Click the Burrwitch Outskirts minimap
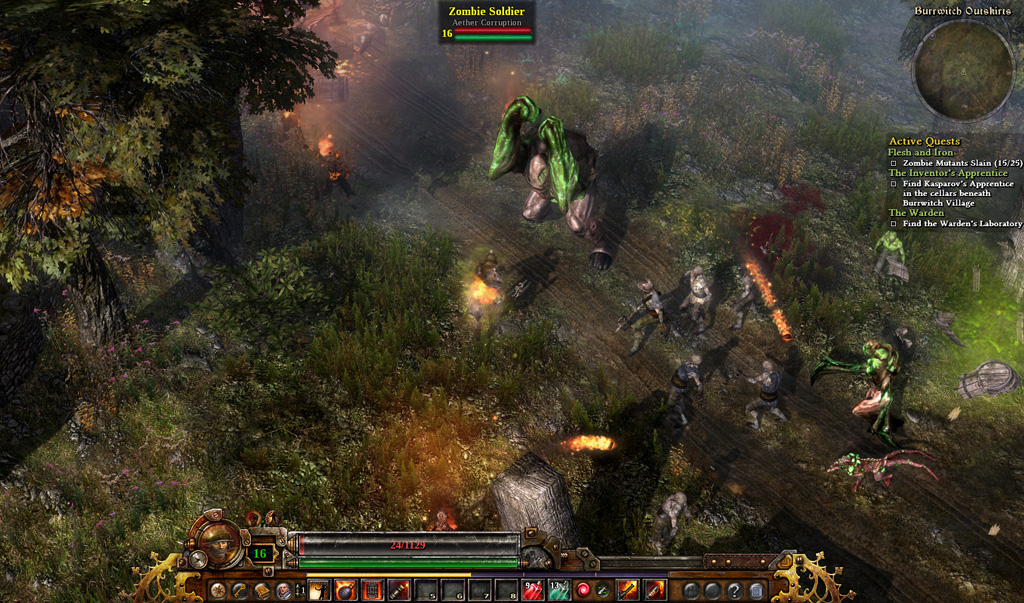This screenshot has height=603, width=1024. [x=964, y=72]
